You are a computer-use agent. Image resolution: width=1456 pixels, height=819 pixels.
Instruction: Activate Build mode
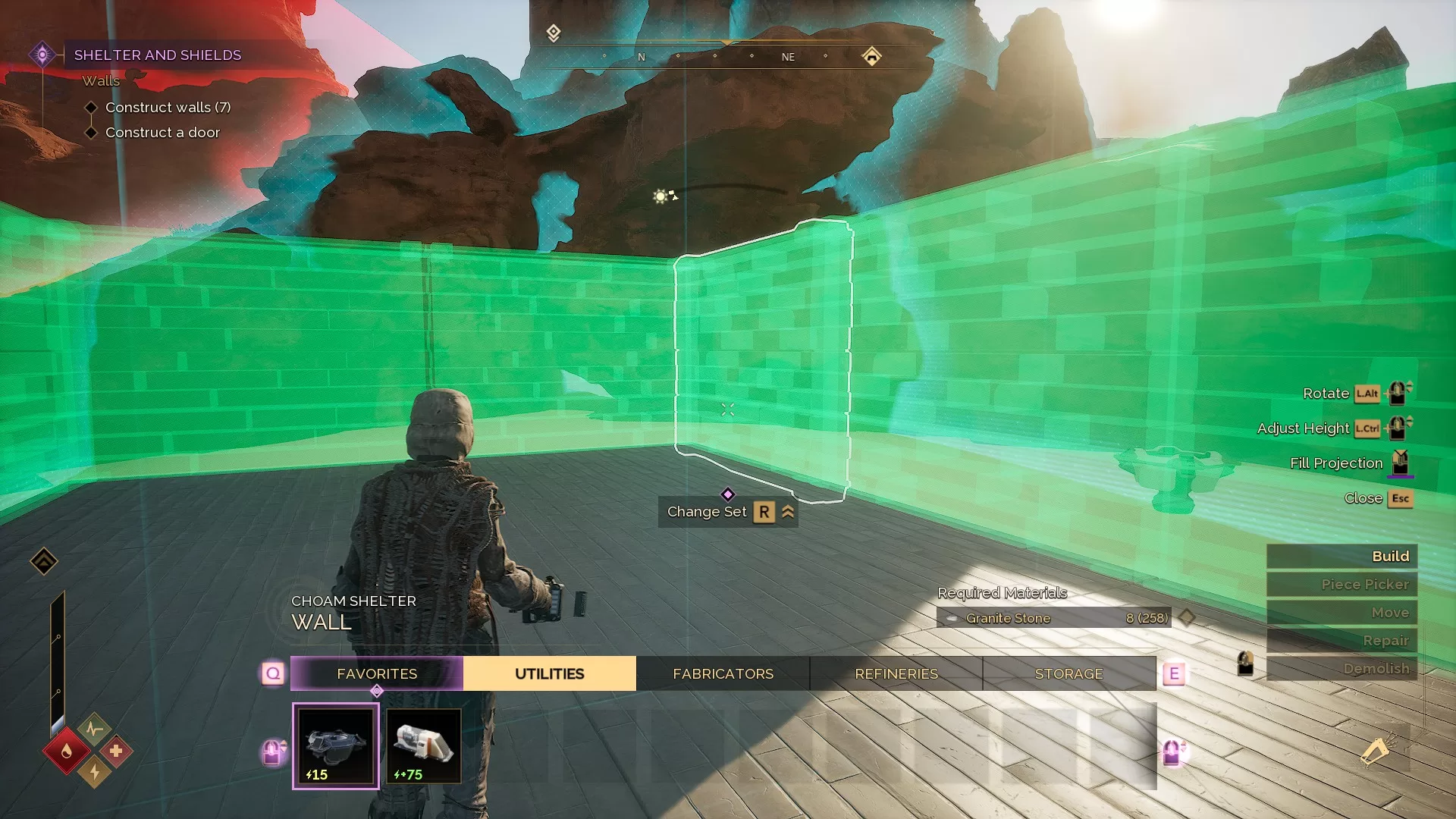[1341, 557]
